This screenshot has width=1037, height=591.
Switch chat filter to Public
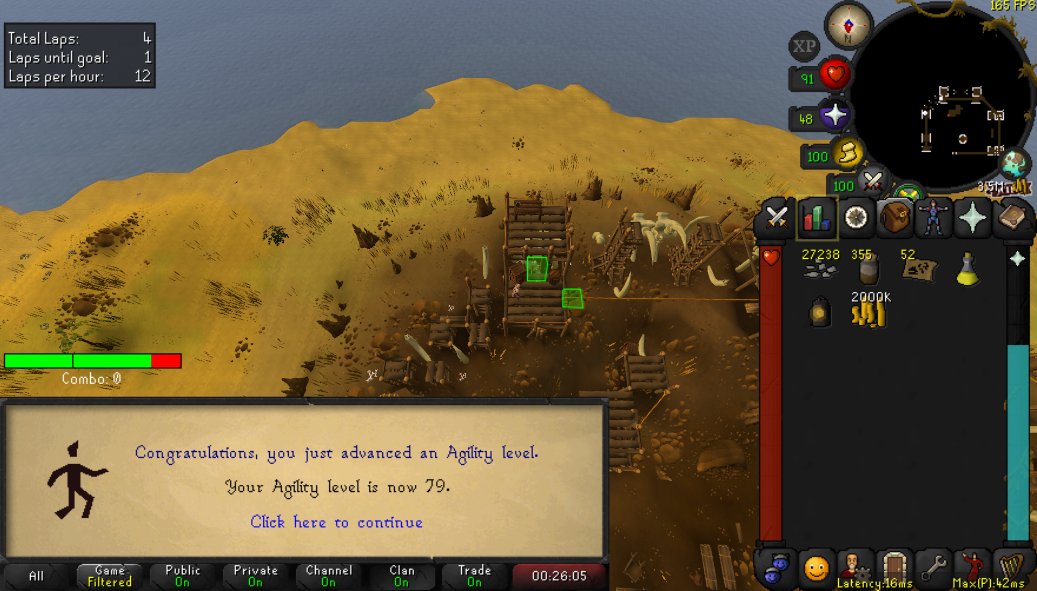[182, 576]
